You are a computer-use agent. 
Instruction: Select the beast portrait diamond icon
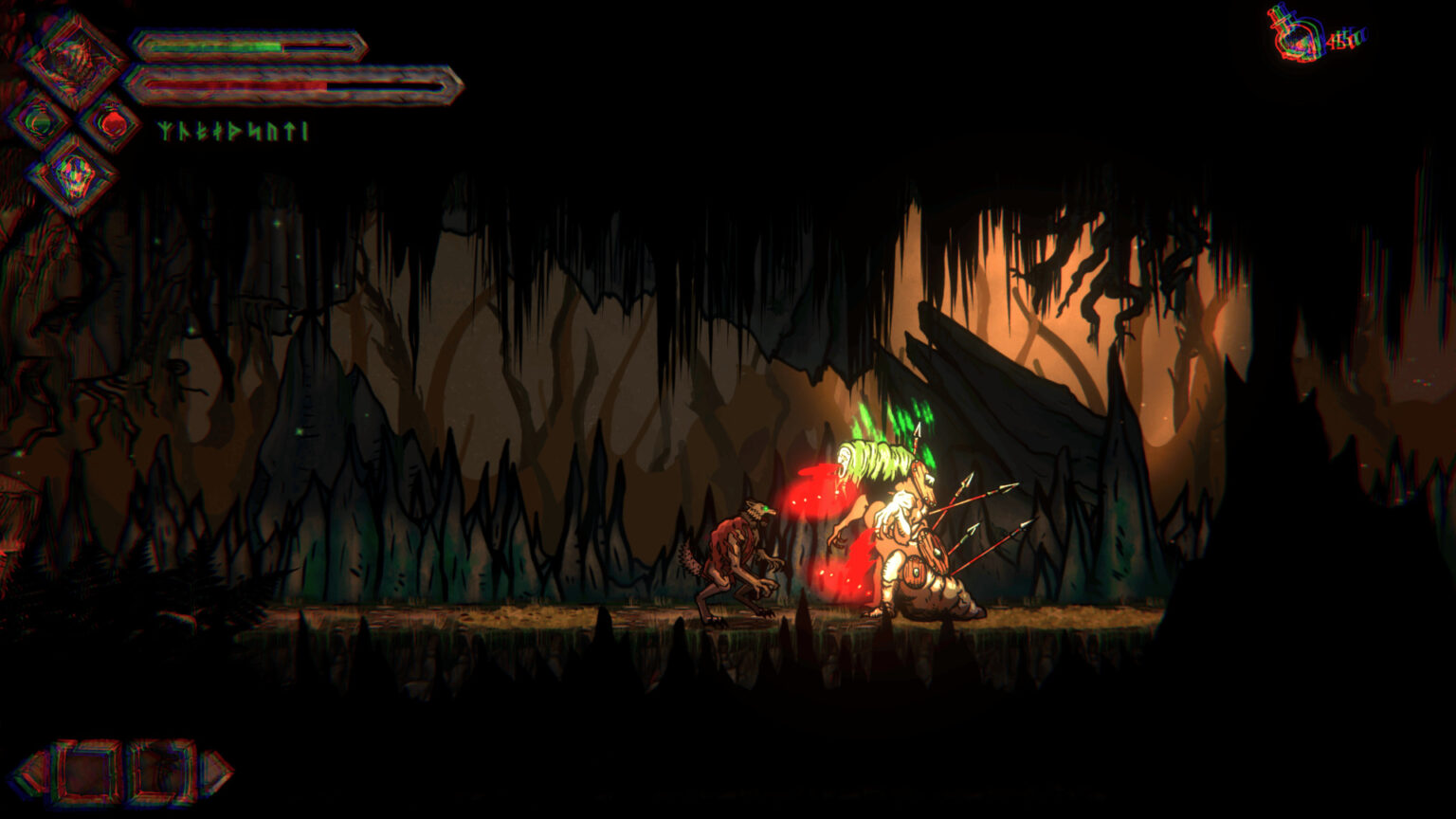pyautogui.click(x=72, y=61)
